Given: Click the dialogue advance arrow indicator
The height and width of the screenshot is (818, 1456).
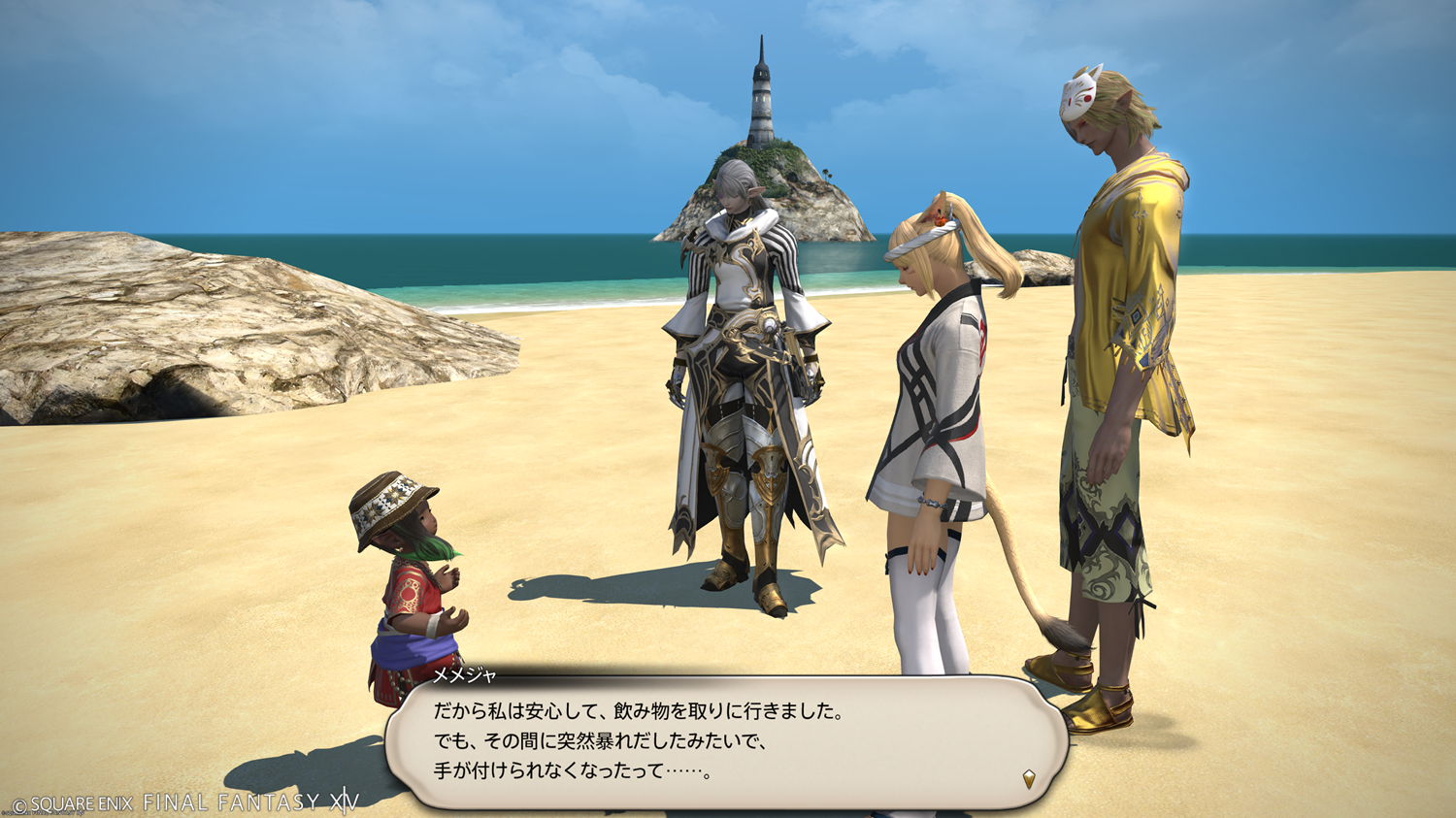Looking at the screenshot, I should click(x=1029, y=778).
